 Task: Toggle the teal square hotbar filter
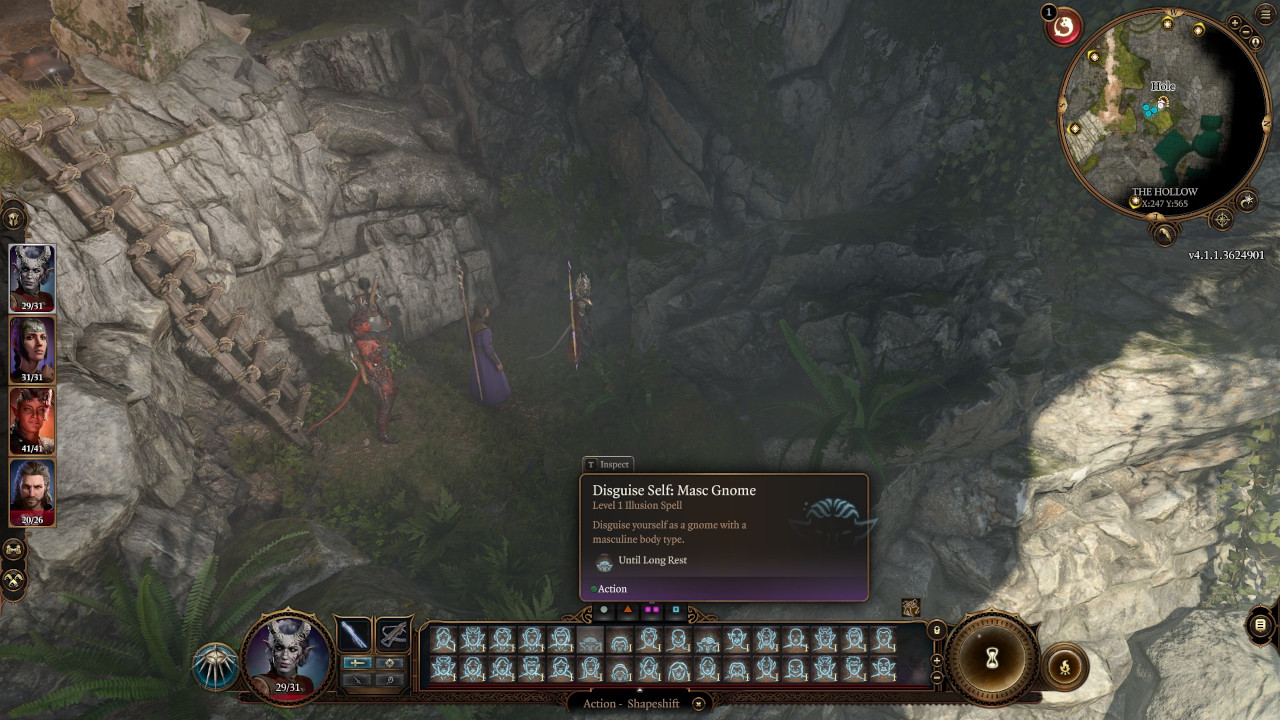click(x=675, y=610)
